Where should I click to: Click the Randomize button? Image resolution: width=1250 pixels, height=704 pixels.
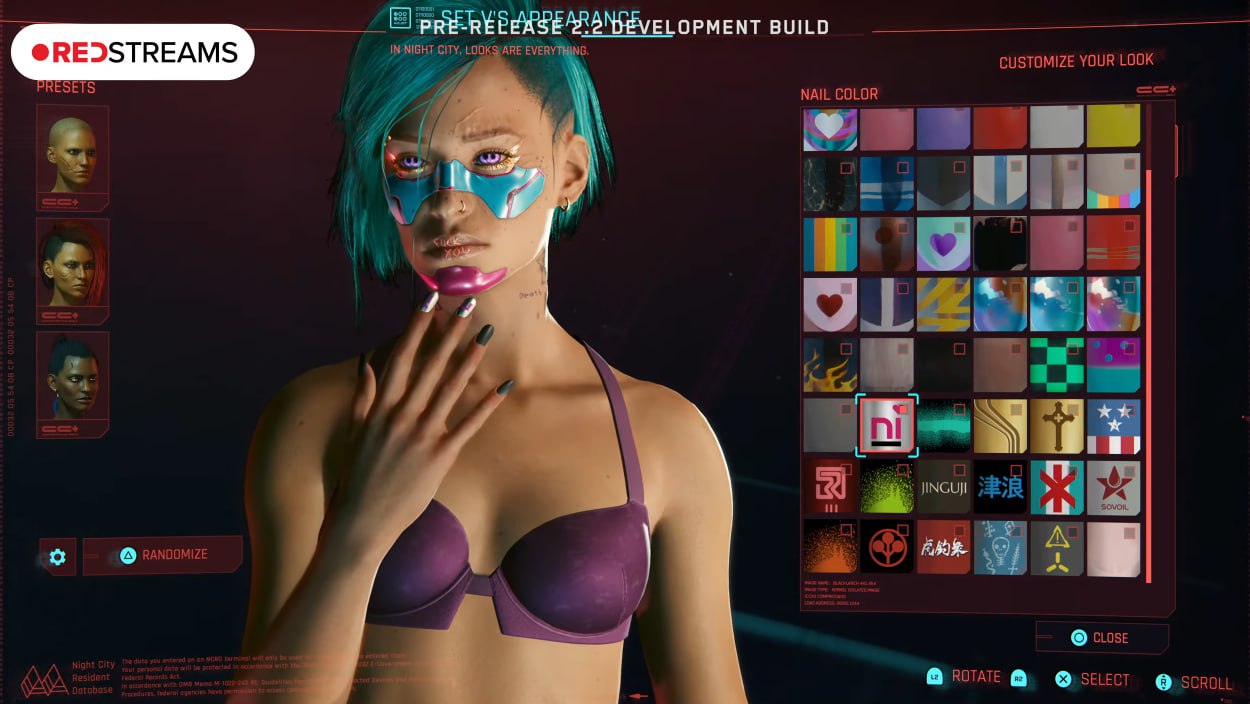pyautogui.click(x=162, y=555)
